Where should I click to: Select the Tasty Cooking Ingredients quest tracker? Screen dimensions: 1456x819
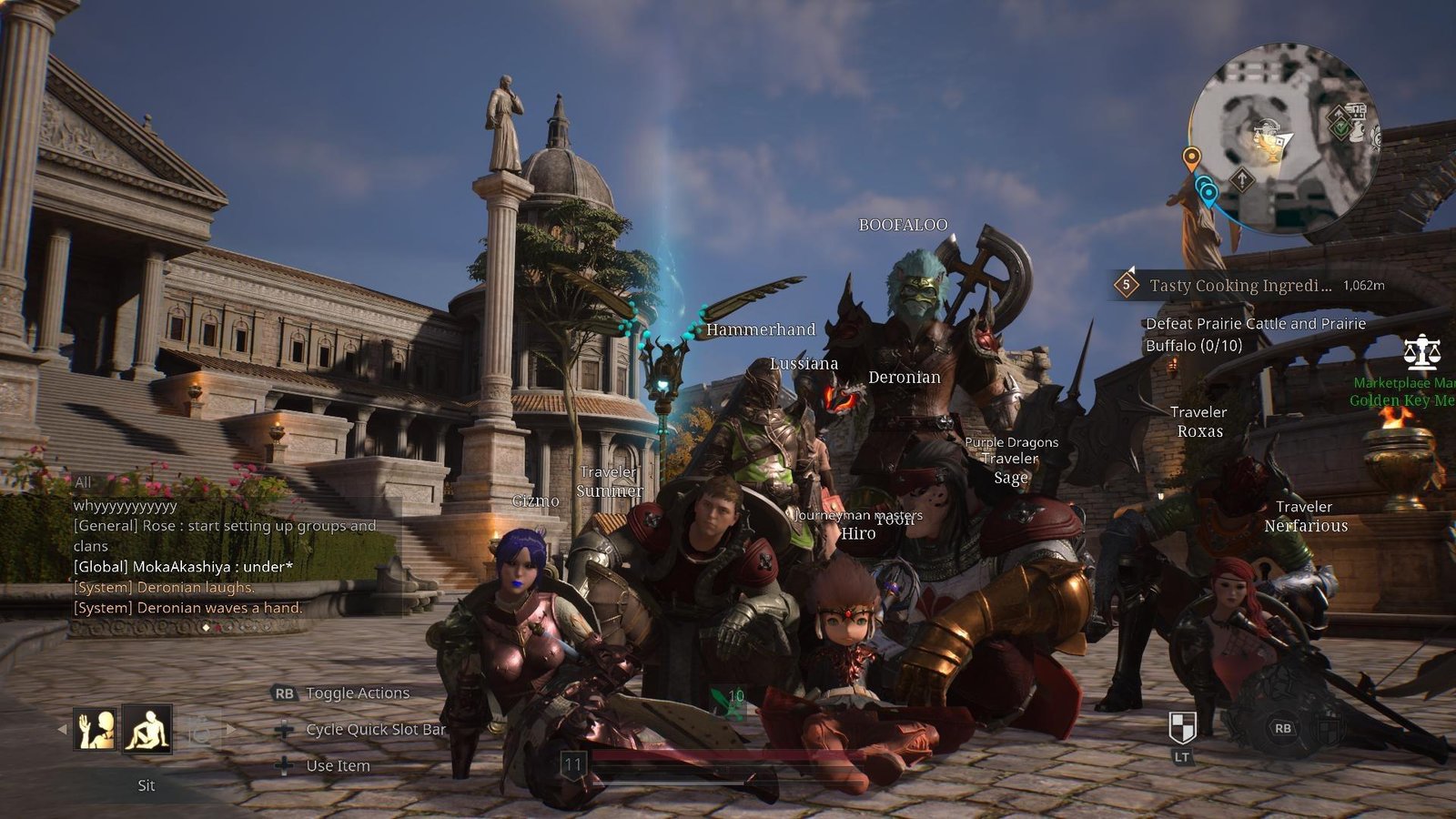[x=1239, y=286]
